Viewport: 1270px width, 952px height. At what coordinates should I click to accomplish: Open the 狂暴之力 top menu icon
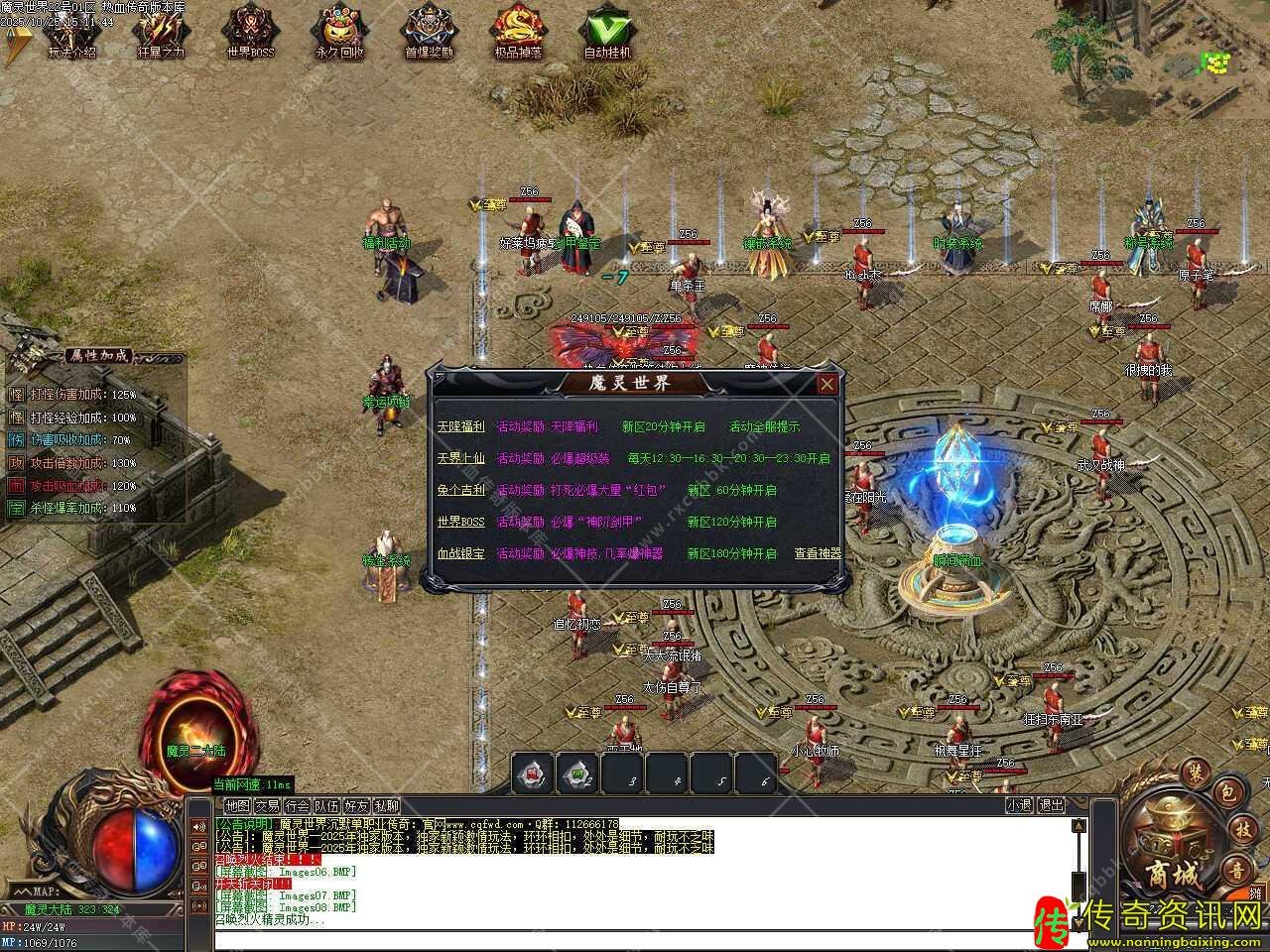tap(161, 33)
